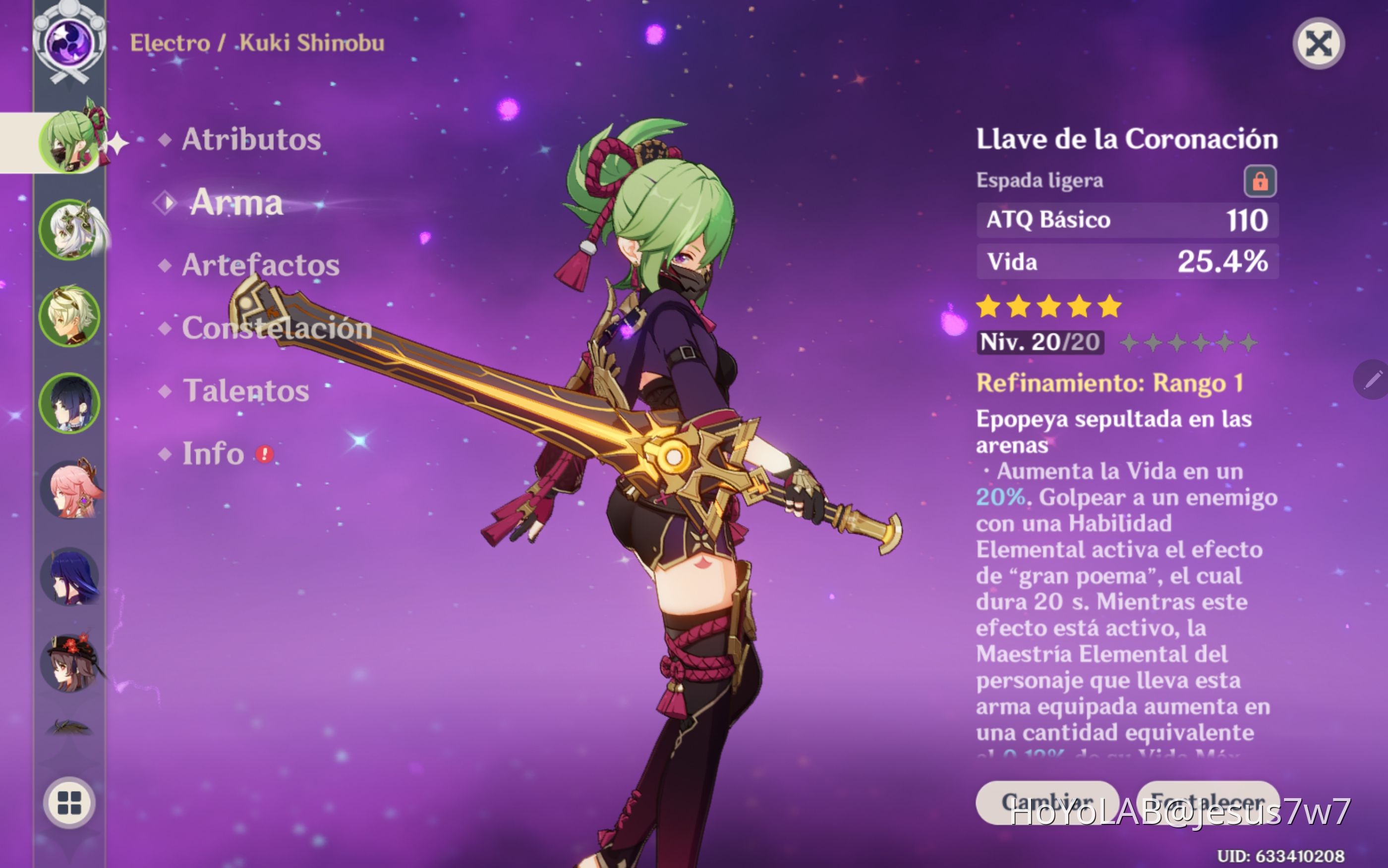Open the Constelación section

click(x=277, y=328)
